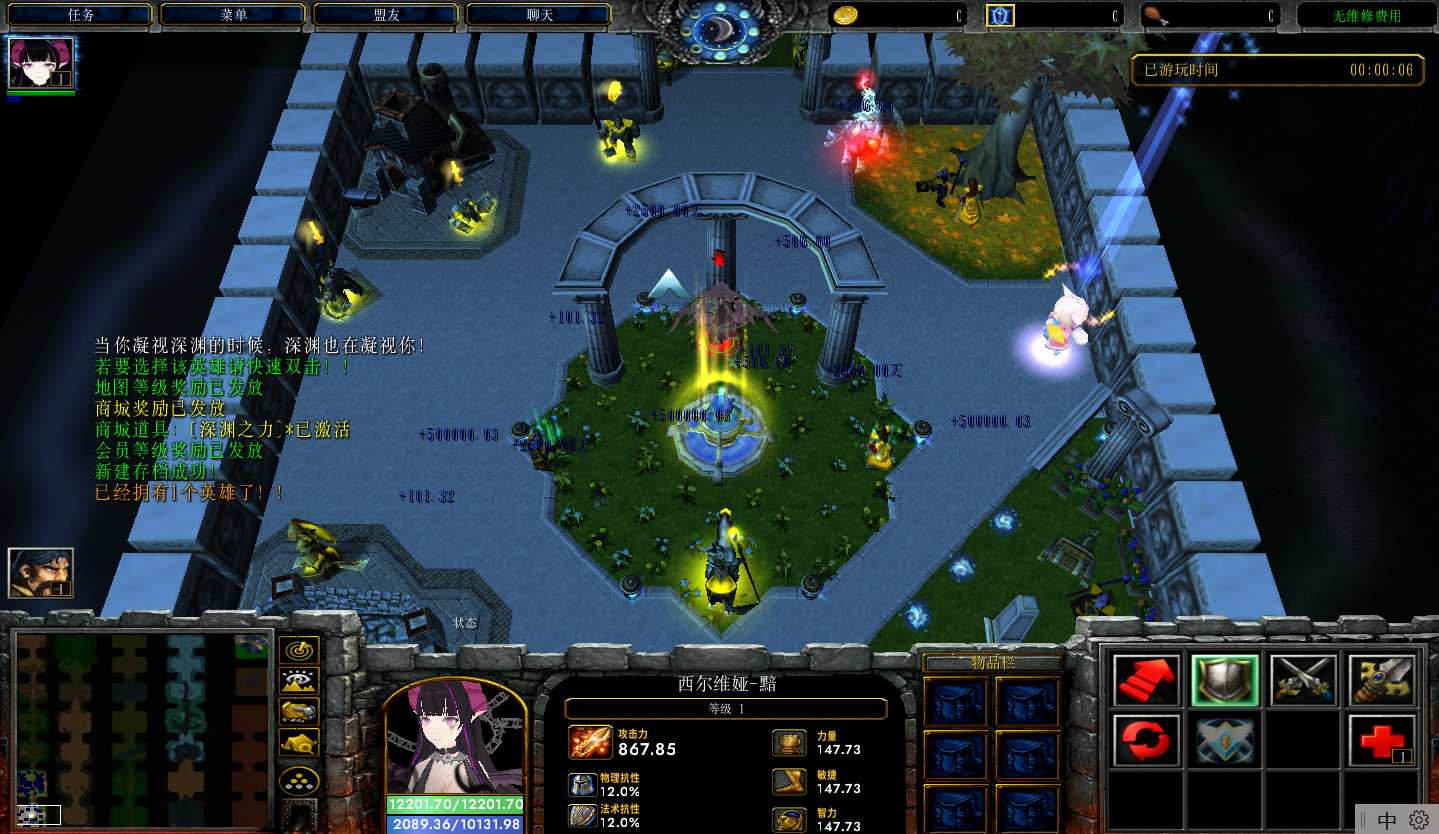
Task: Toggle creep camp display on minimap
Action: (x=299, y=742)
